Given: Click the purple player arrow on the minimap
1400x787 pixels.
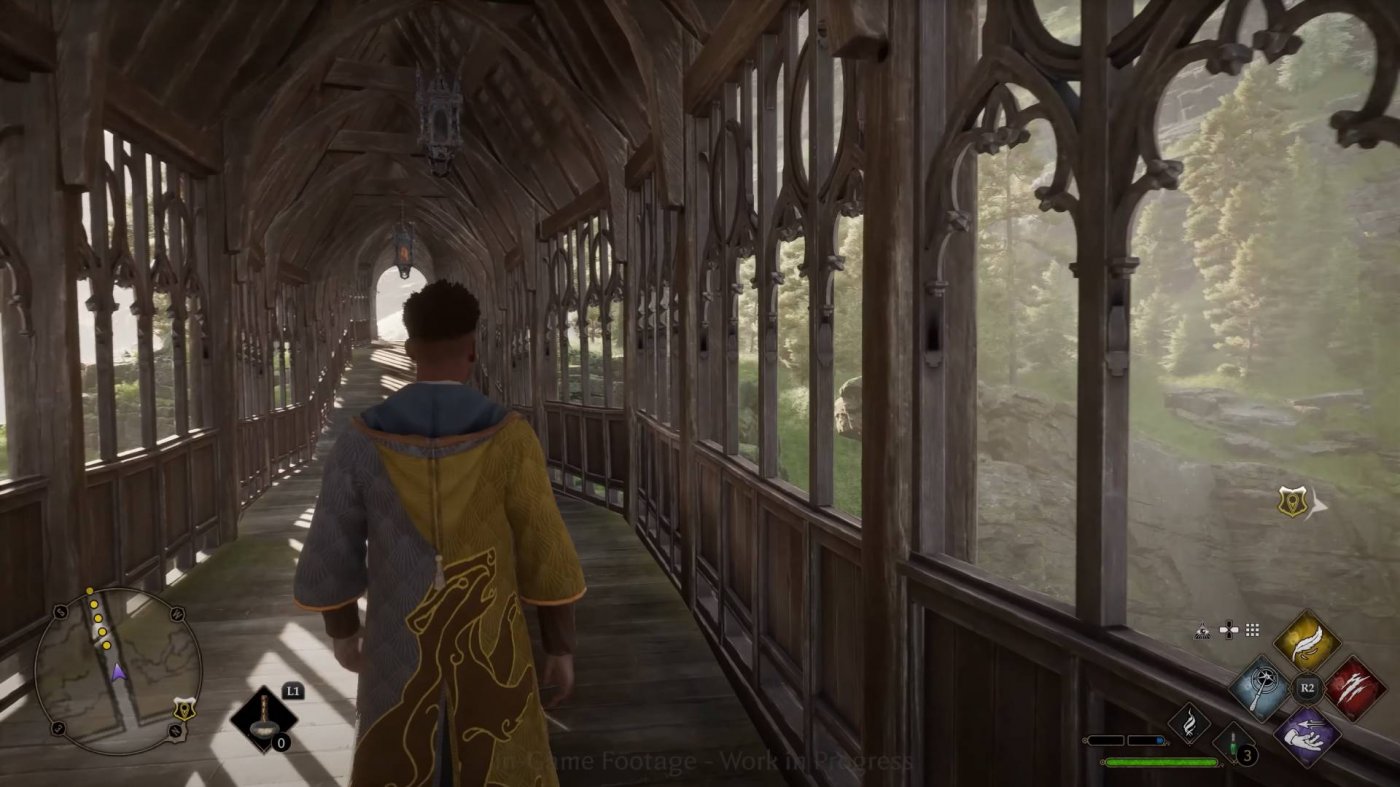Looking at the screenshot, I should point(118,673).
